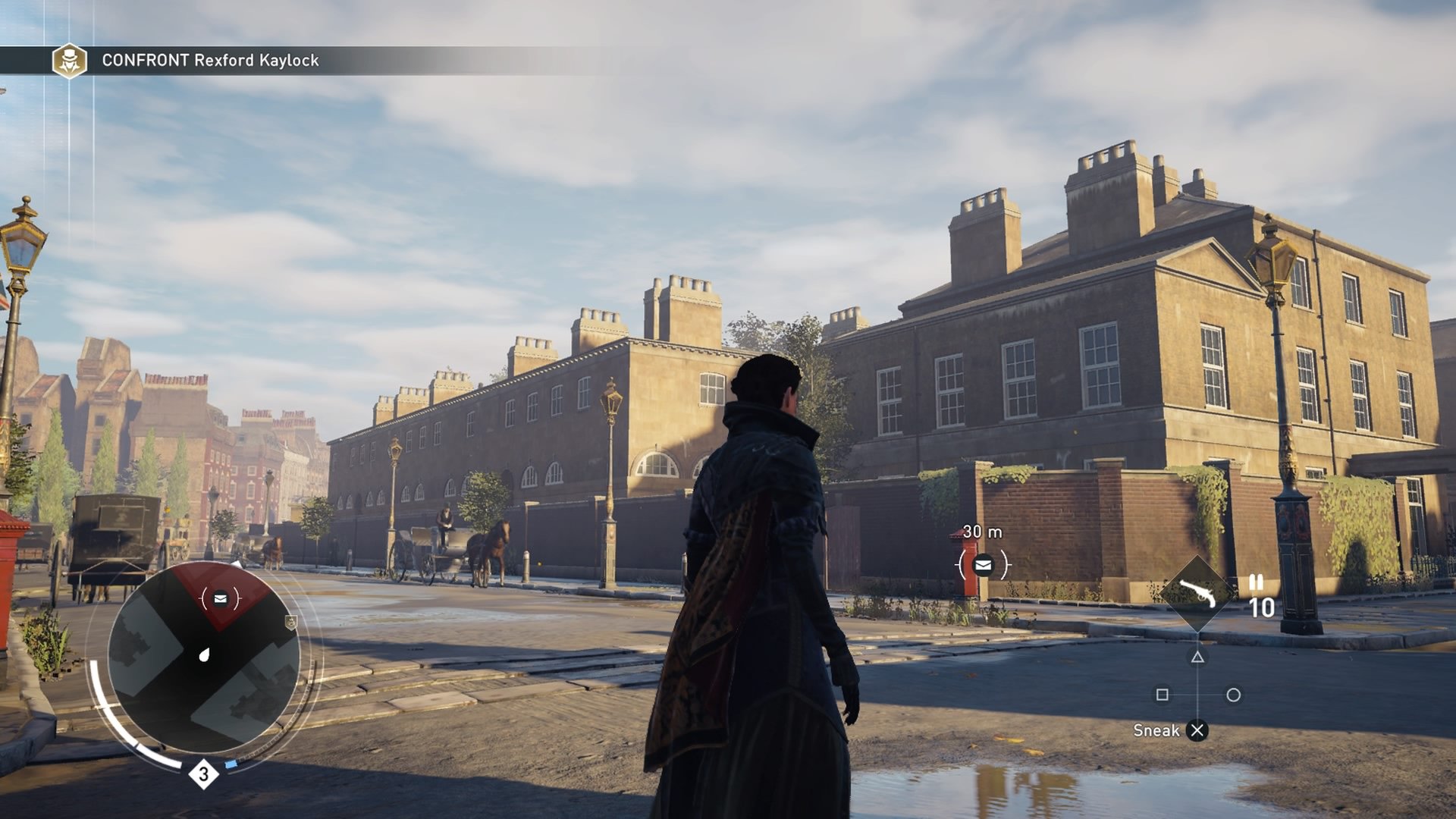Select the CONFRONT Rexford Kaylock objective tracker

tap(210, 61)
